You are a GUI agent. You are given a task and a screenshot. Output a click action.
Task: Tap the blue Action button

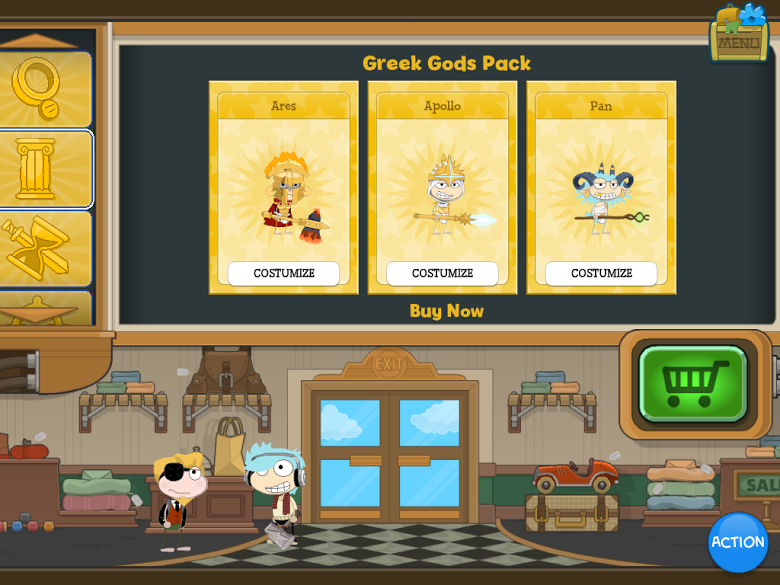click(x=738, y=542)
